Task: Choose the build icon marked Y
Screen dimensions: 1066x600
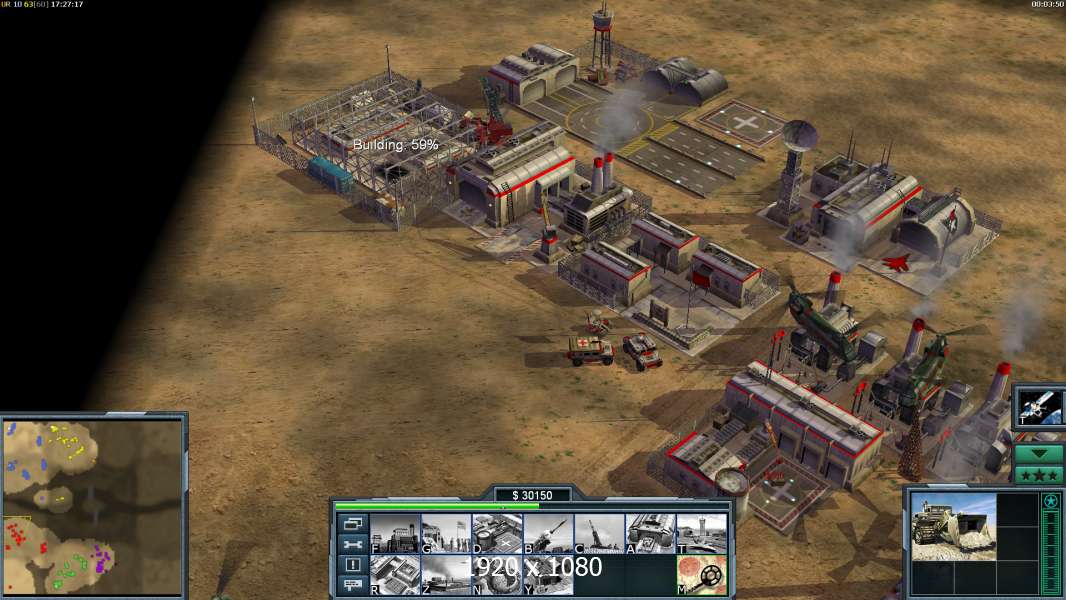Action: (548, 575)
